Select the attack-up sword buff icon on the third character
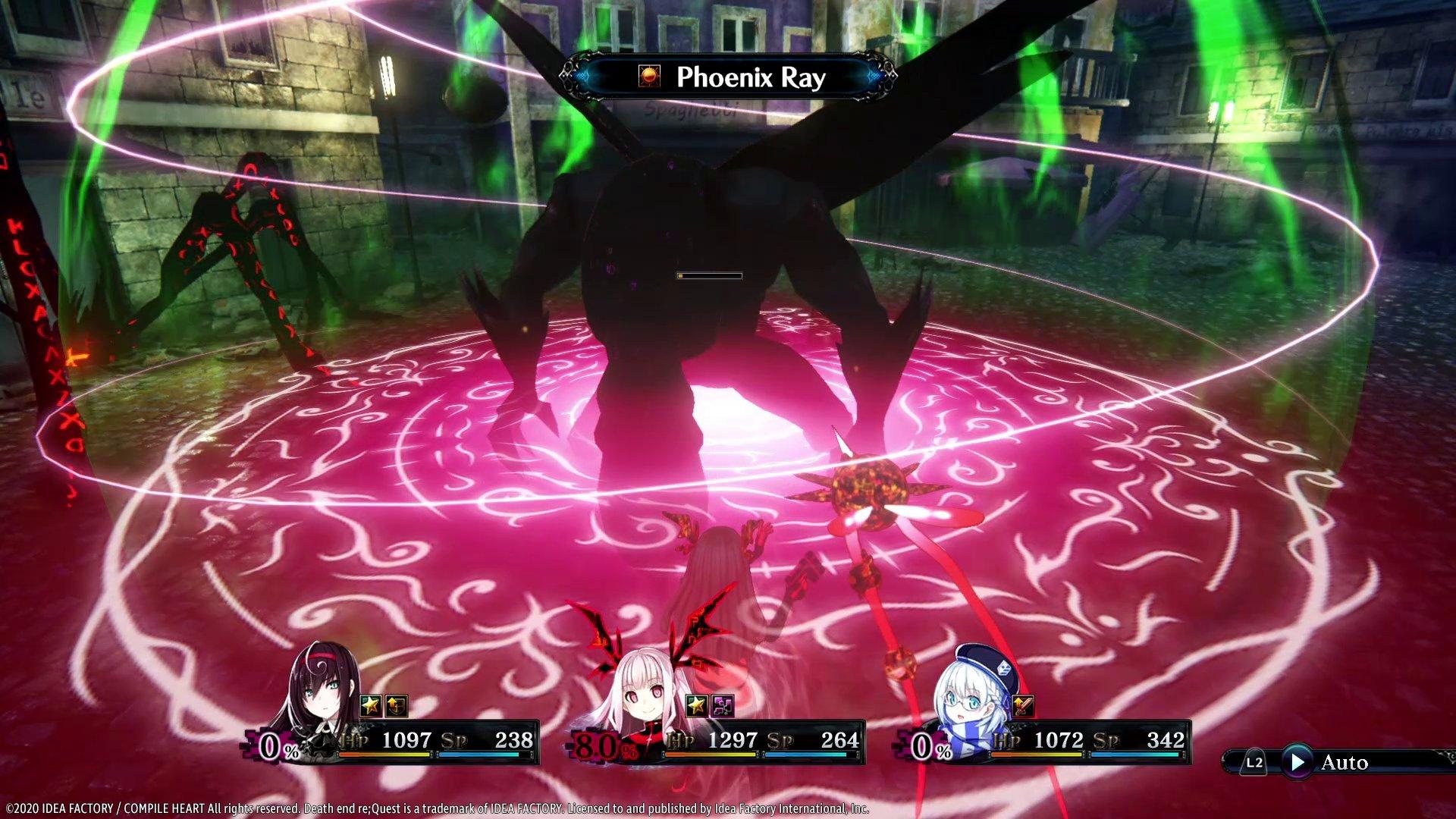Screen dimensions: 1456x819 1022,705
